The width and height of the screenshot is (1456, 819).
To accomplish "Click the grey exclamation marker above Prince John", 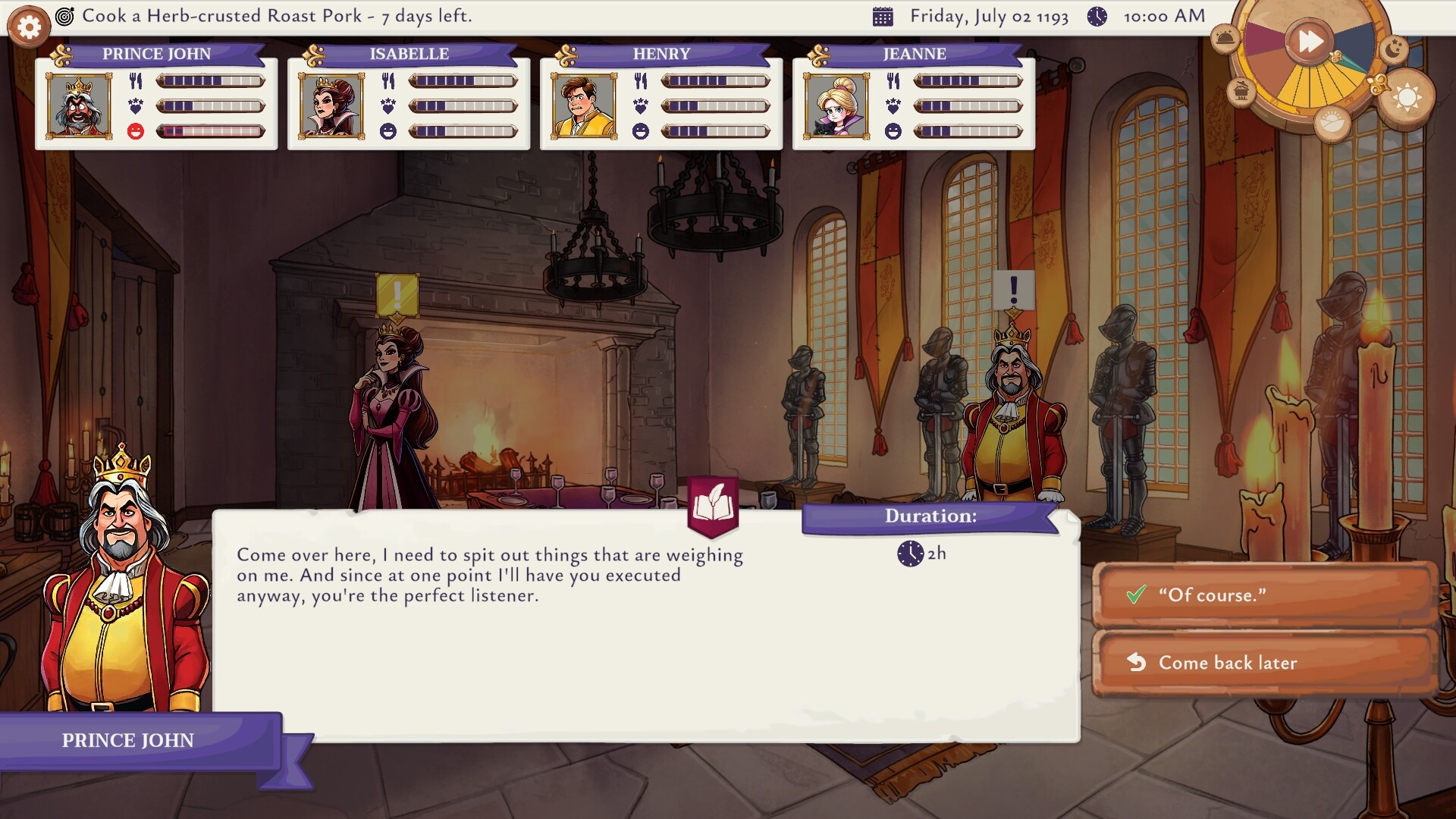I will (1013, 290).
